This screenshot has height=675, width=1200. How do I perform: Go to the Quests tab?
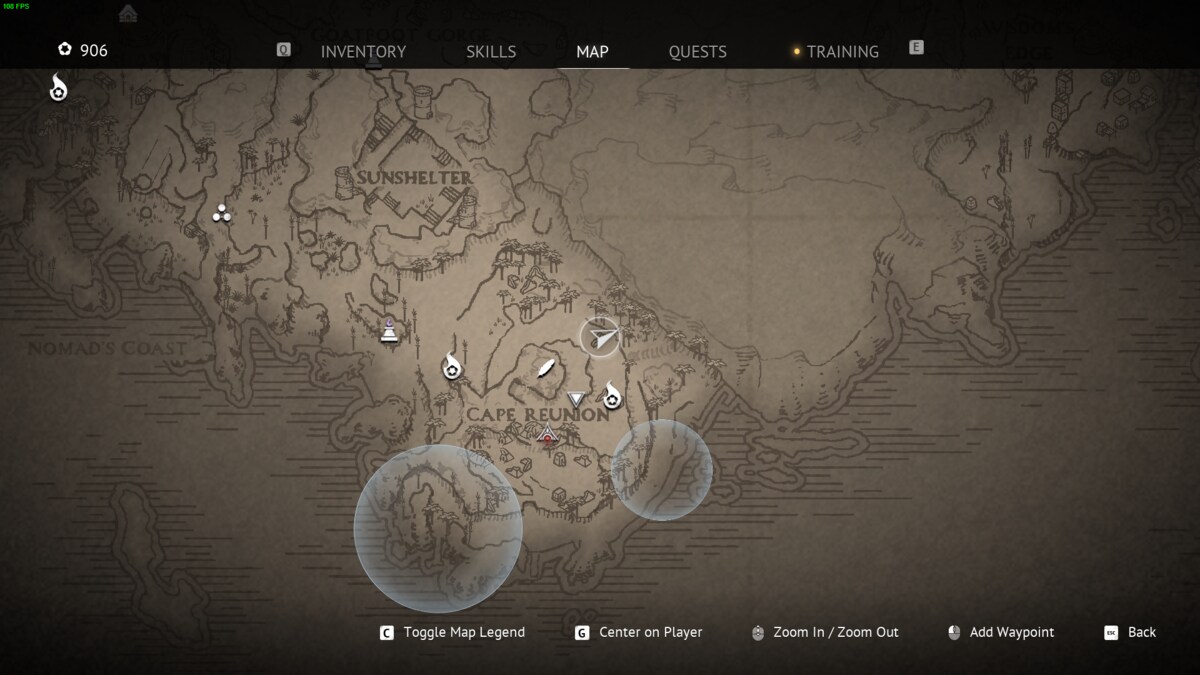697,52
